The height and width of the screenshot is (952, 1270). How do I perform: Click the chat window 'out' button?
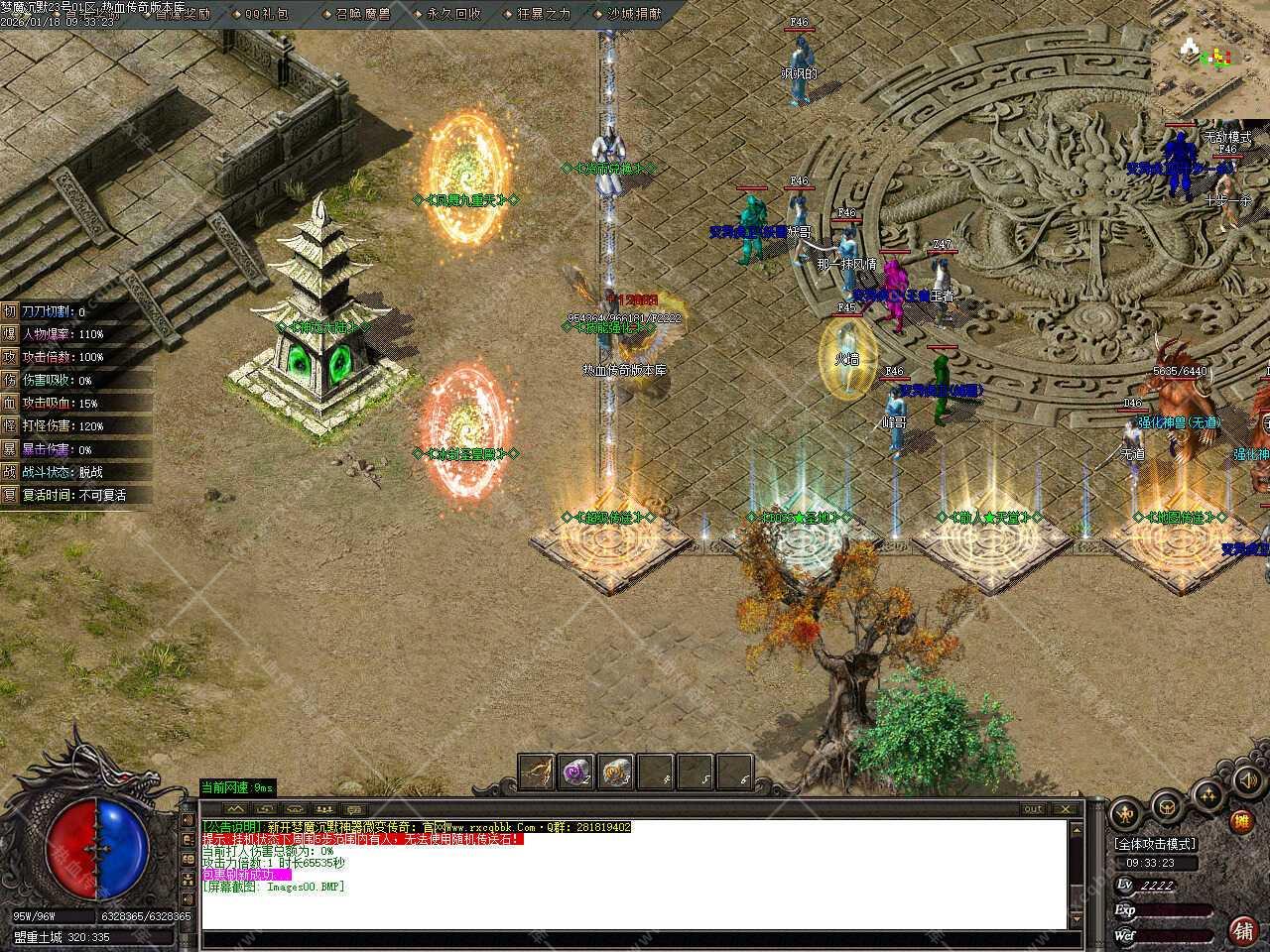1033,809
